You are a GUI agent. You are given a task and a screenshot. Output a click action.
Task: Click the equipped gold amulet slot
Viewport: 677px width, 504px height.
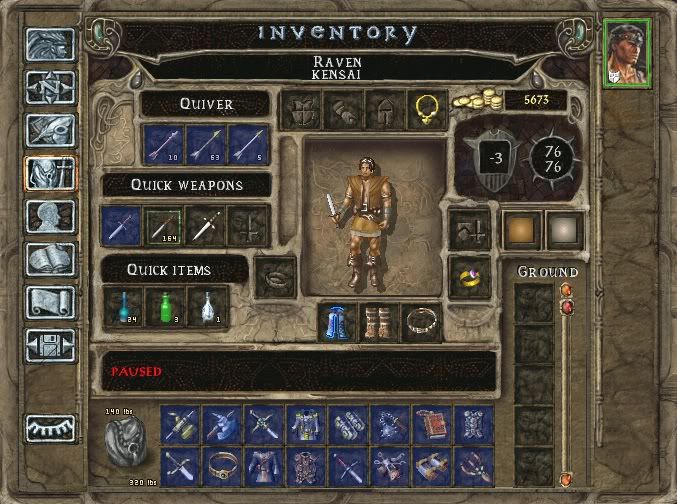coord(427,110)
